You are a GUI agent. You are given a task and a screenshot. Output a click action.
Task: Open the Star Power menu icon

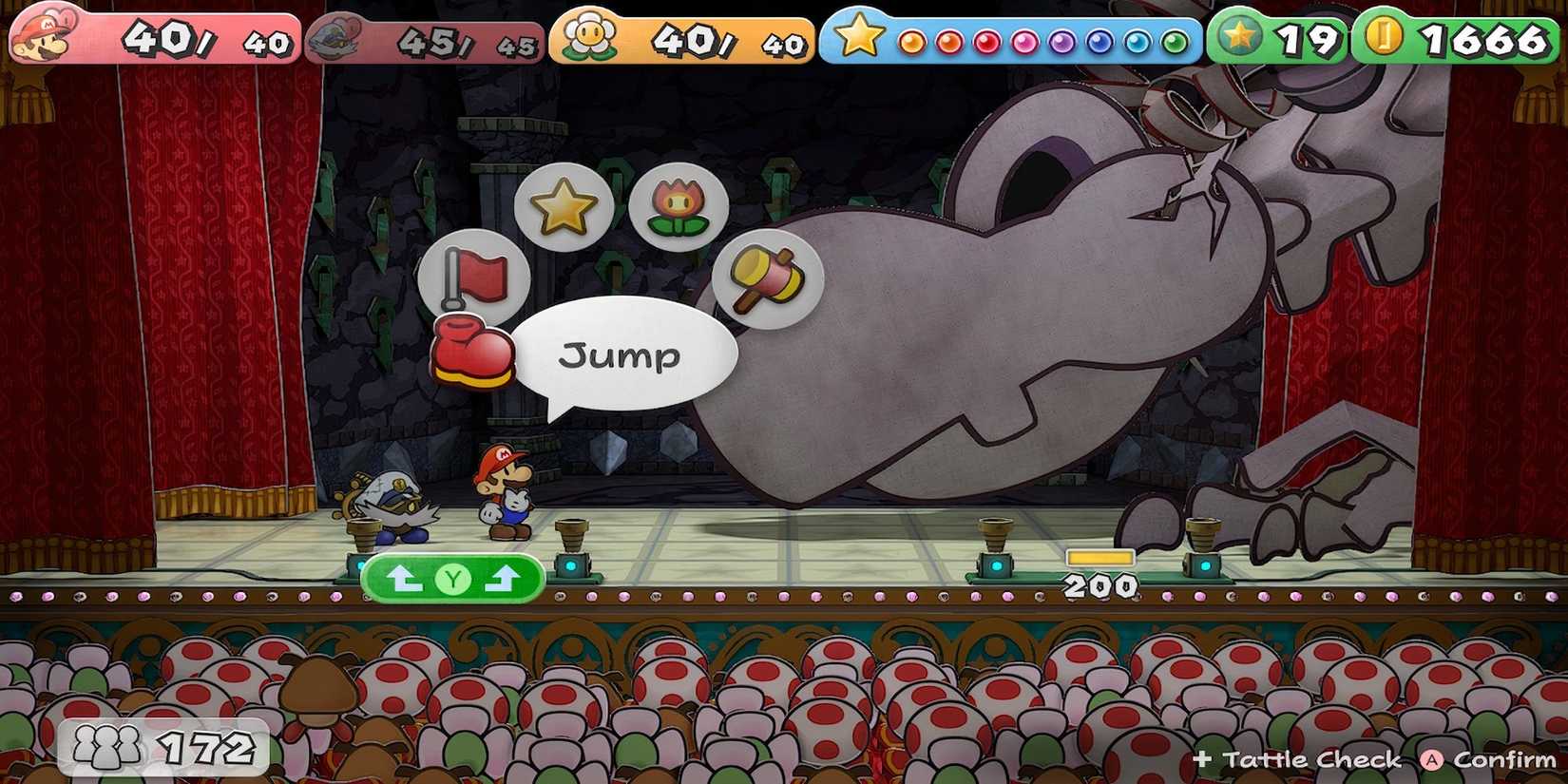tap(564, 204)
